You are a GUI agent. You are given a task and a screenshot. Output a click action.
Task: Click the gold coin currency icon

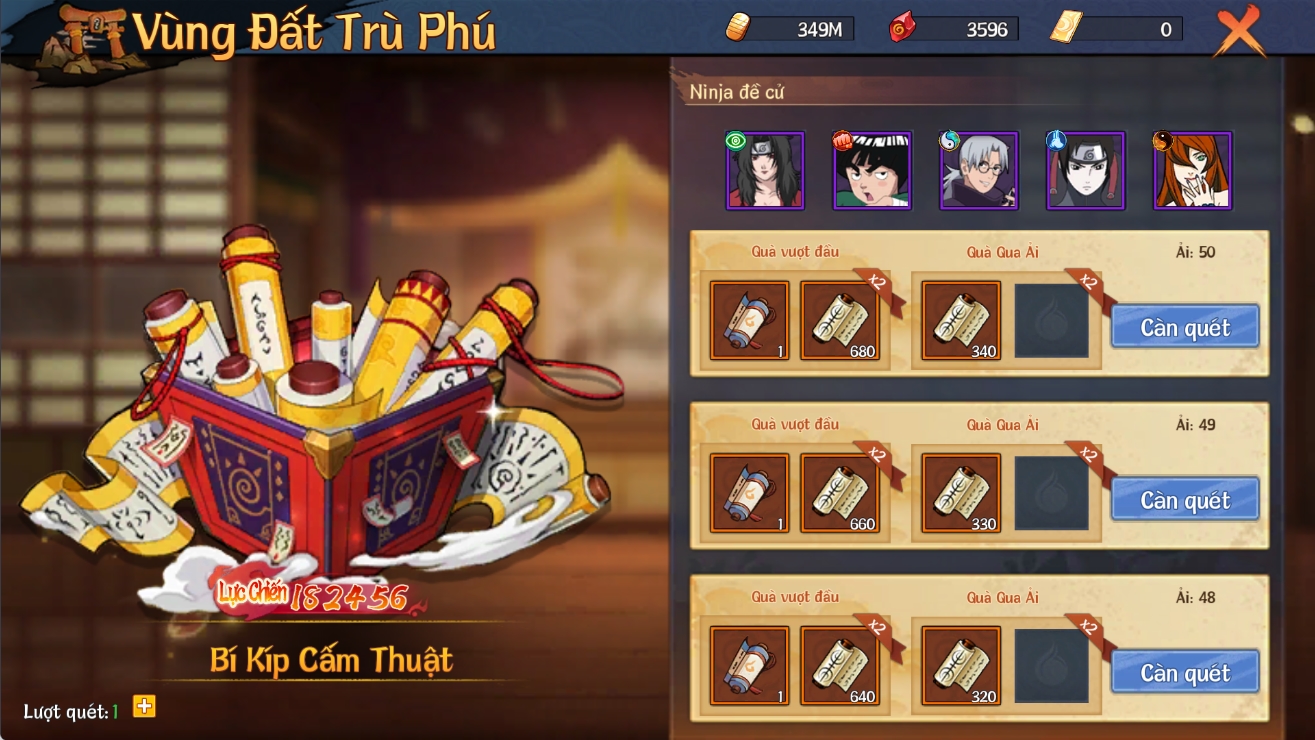(x=737, y=29)
